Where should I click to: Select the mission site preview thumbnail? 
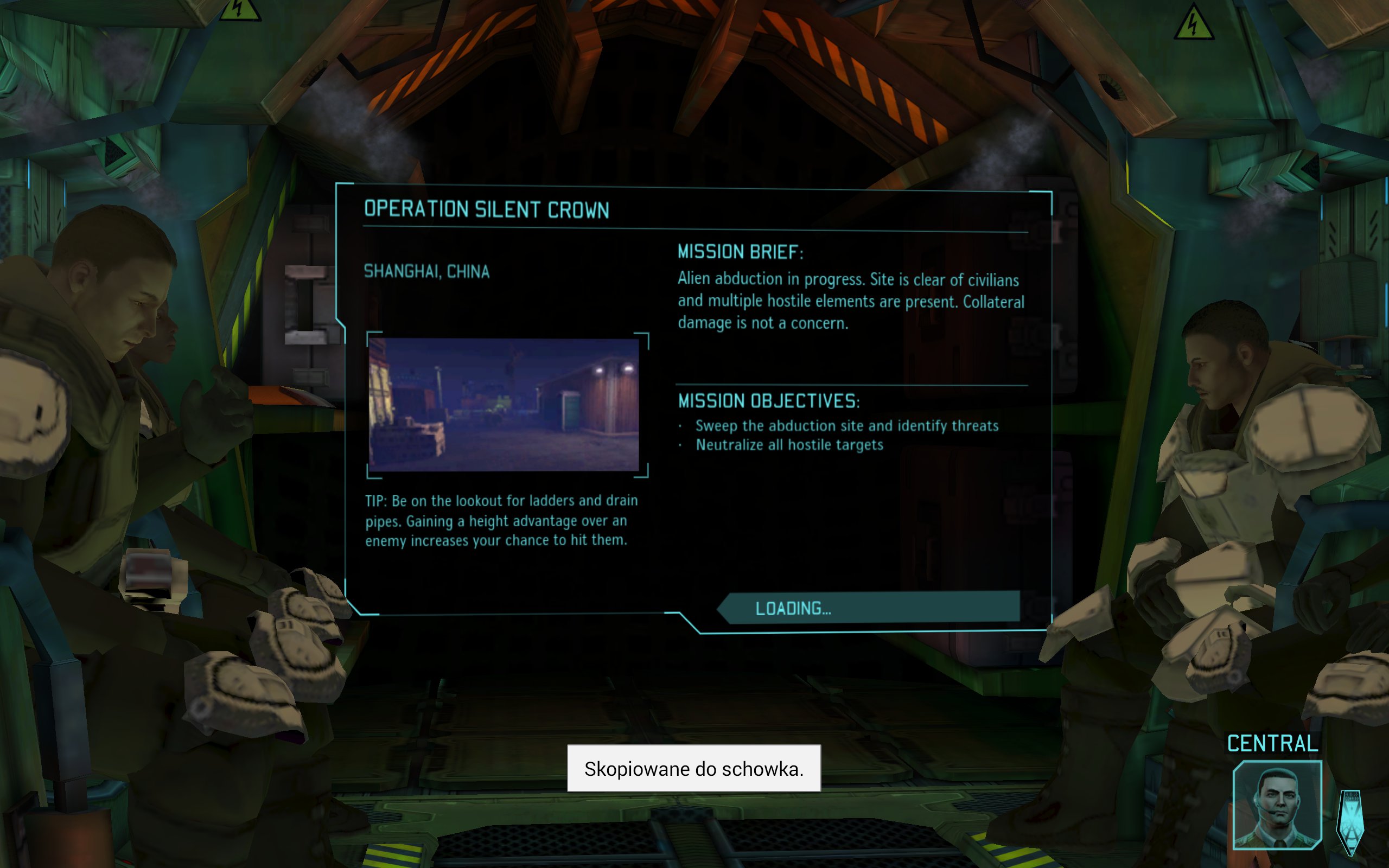(504, 405)
